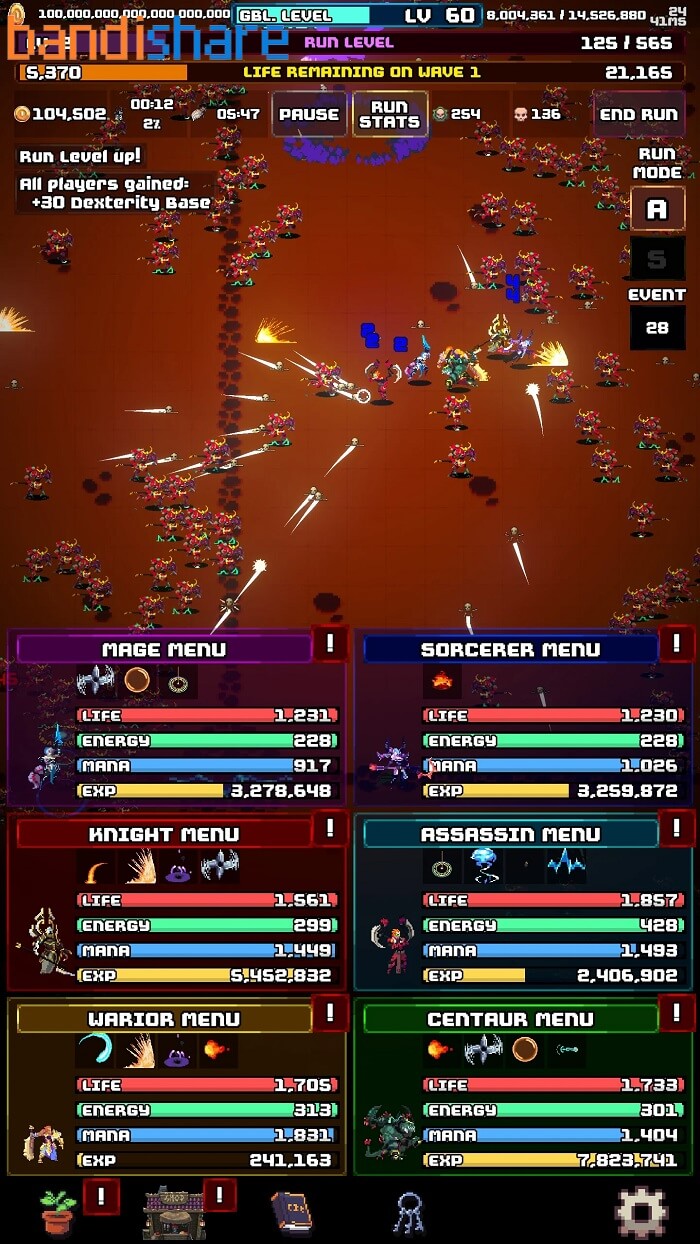This screenshot has height=1244, width=700.
Task: Open the Event 28 button
Action: [x=657, y=327]
